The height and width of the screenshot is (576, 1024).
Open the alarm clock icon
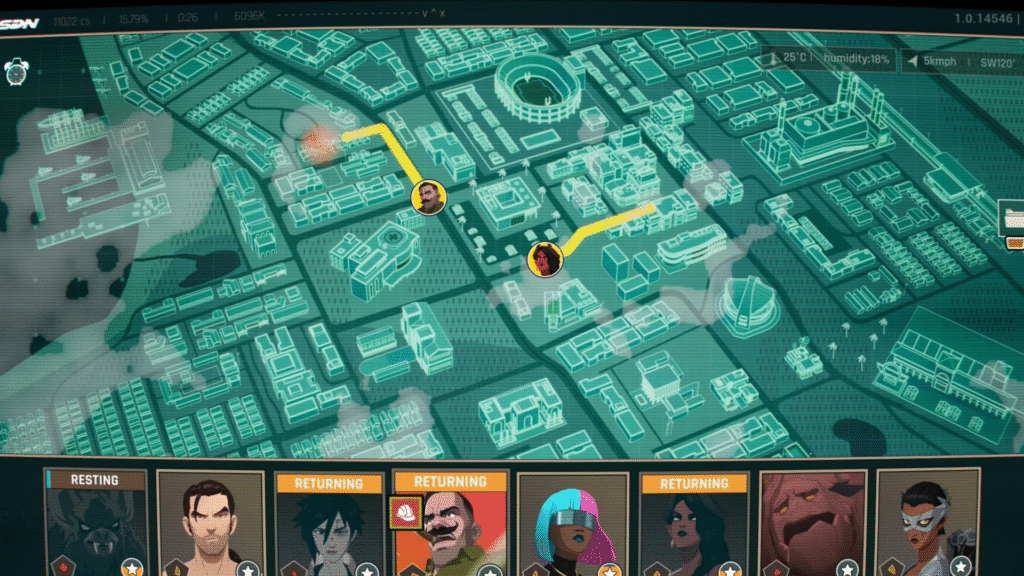coord(16,71)
